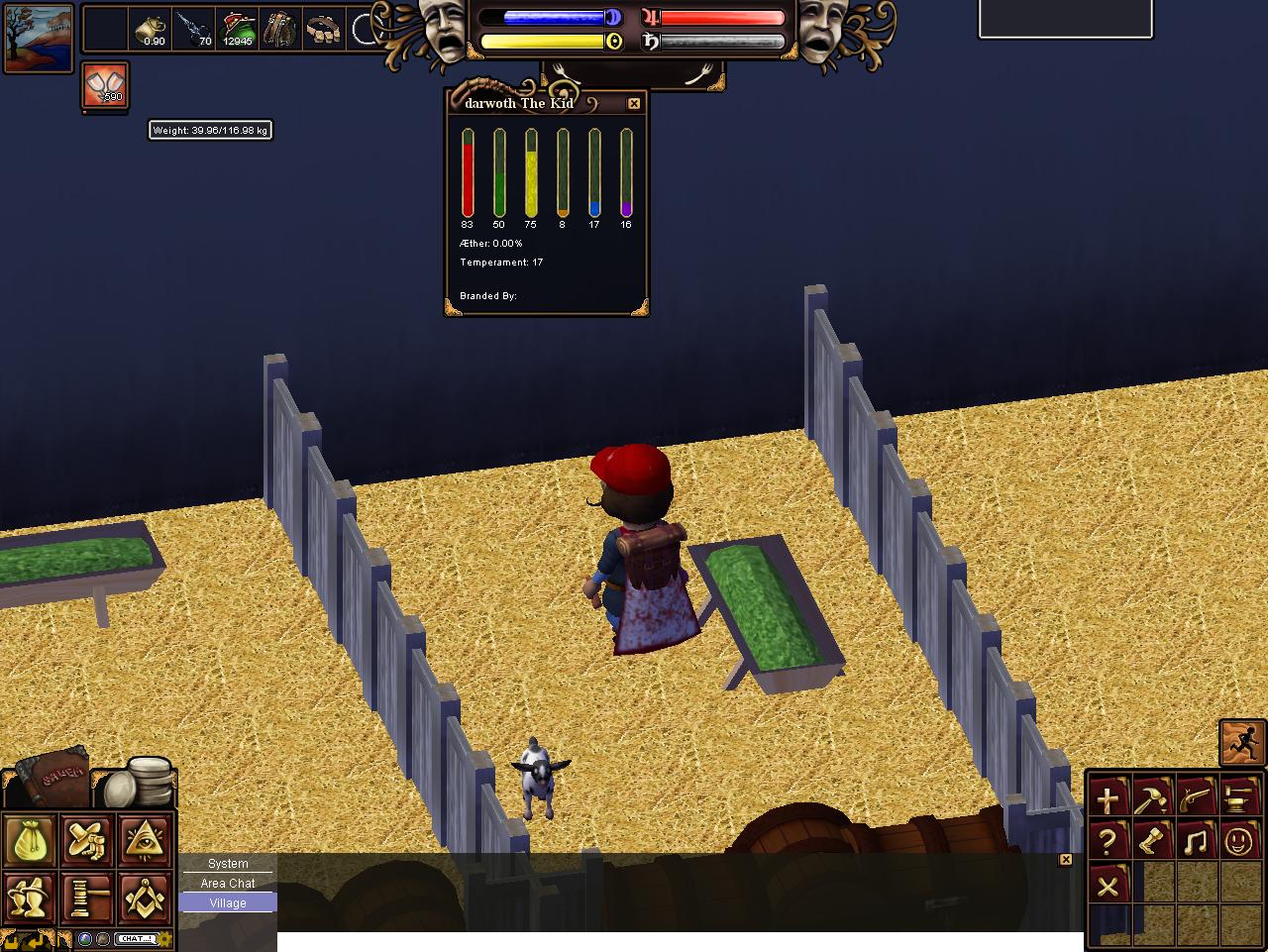Open the compass and square emblem button
Screen dimensions: 1268x952
pyautogui.click(x=146, y=898)
